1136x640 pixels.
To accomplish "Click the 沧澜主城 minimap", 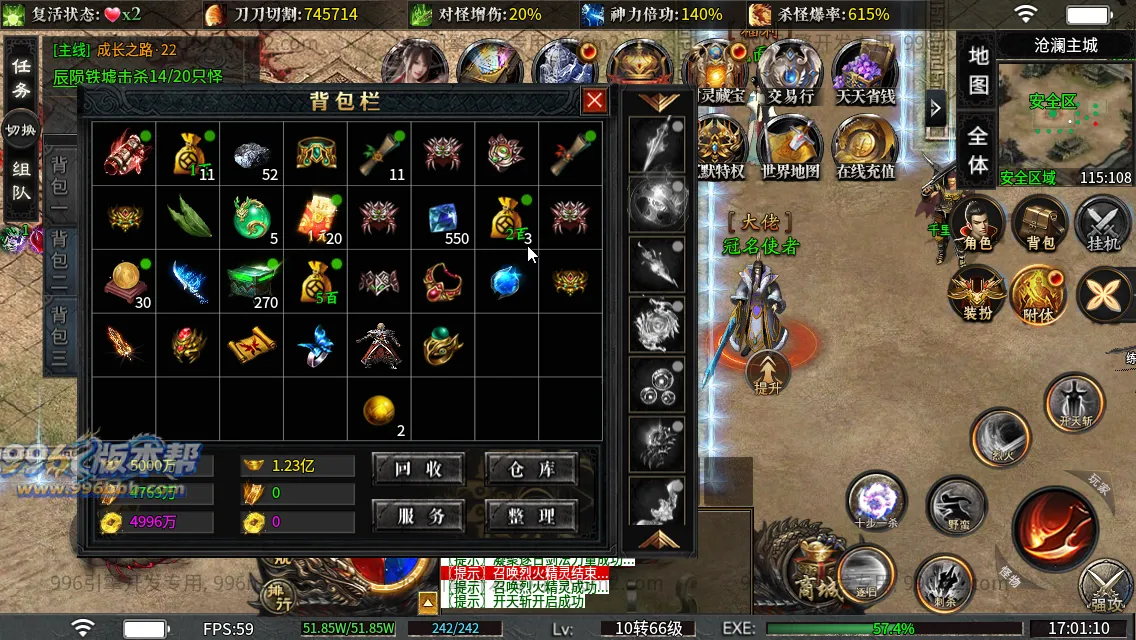I will (1065, 120).
